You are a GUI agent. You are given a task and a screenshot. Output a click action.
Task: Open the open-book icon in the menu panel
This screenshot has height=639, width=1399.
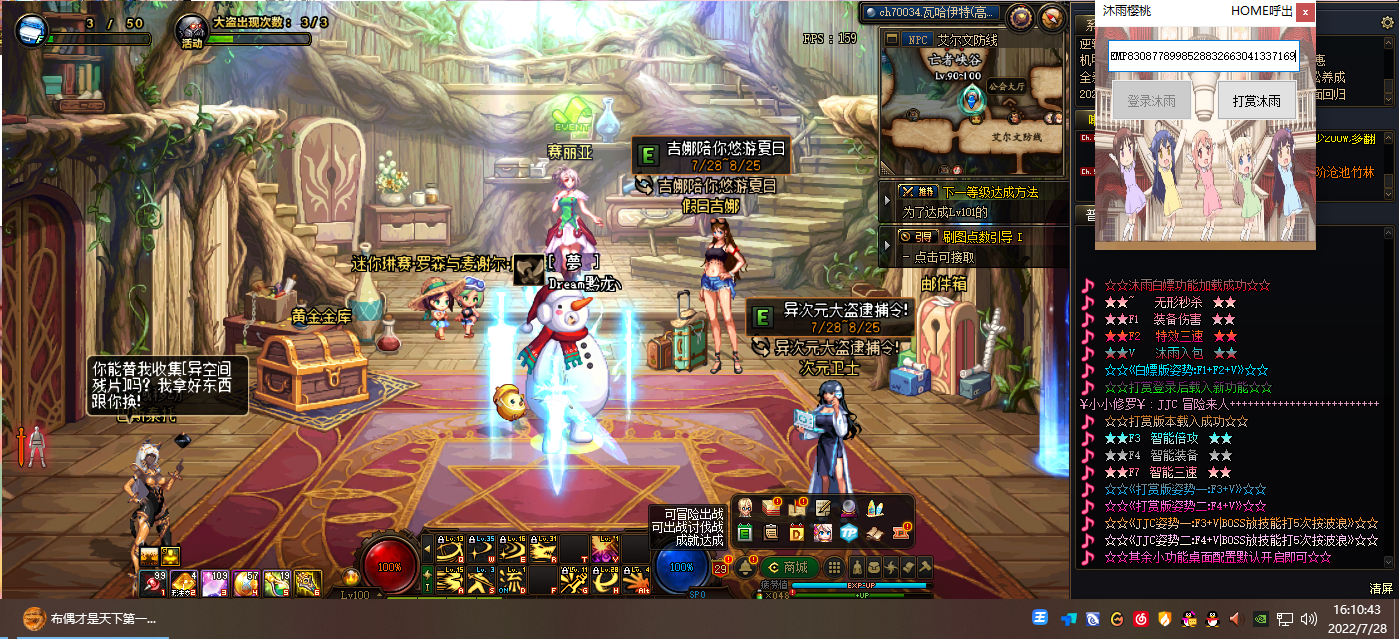[874, 532]
